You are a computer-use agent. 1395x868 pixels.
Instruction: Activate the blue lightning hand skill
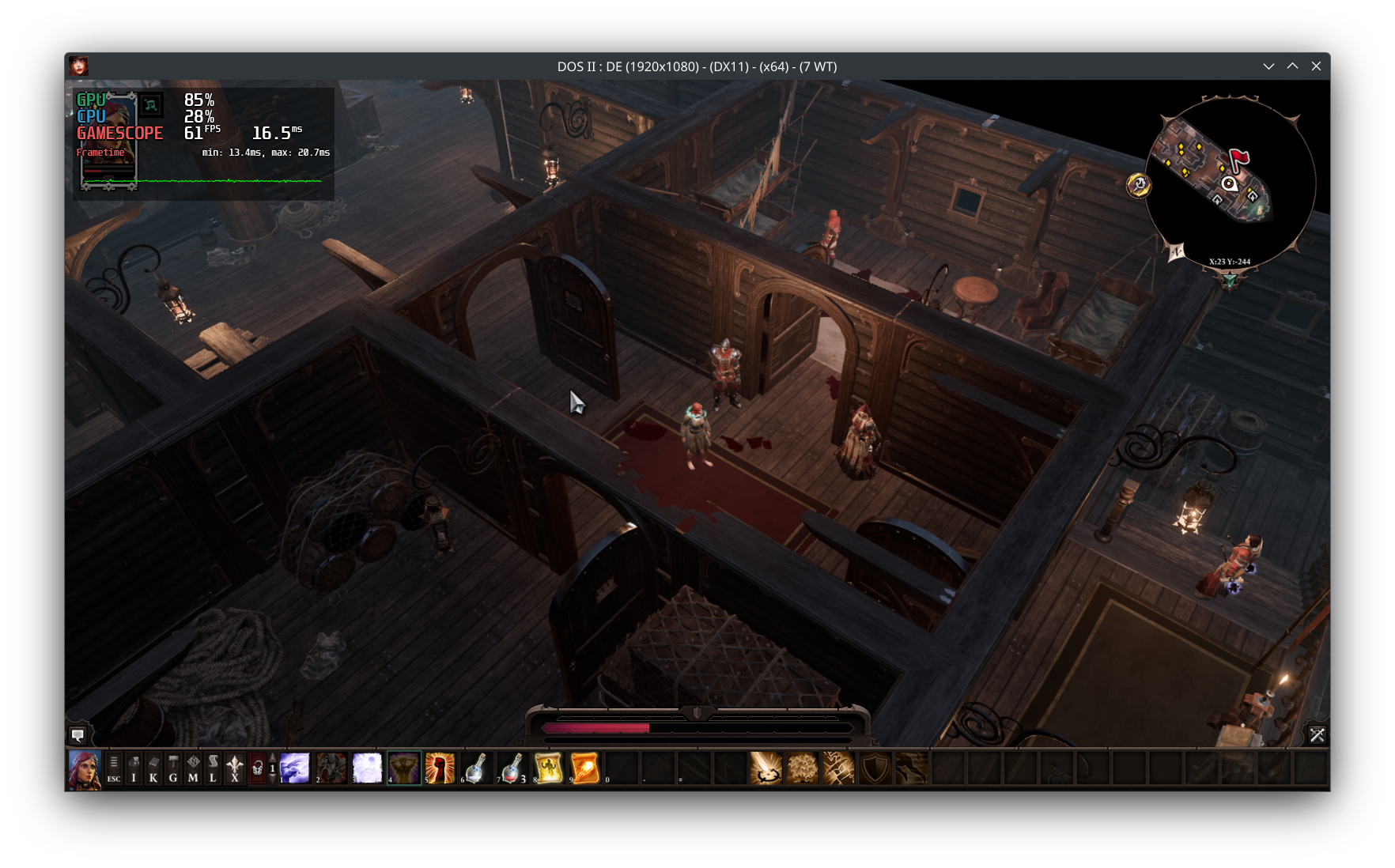295,768
